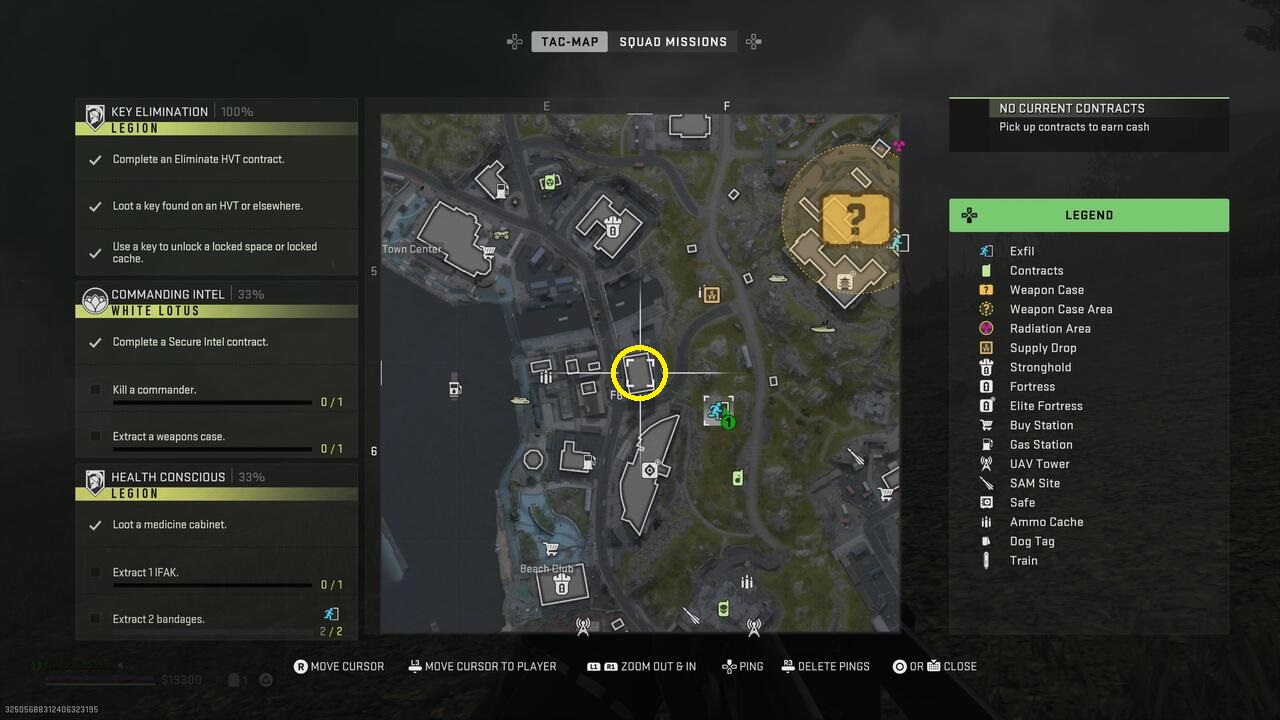
Task: Click the Ammo Cache icon in the Legend
Action: [985, 521]
